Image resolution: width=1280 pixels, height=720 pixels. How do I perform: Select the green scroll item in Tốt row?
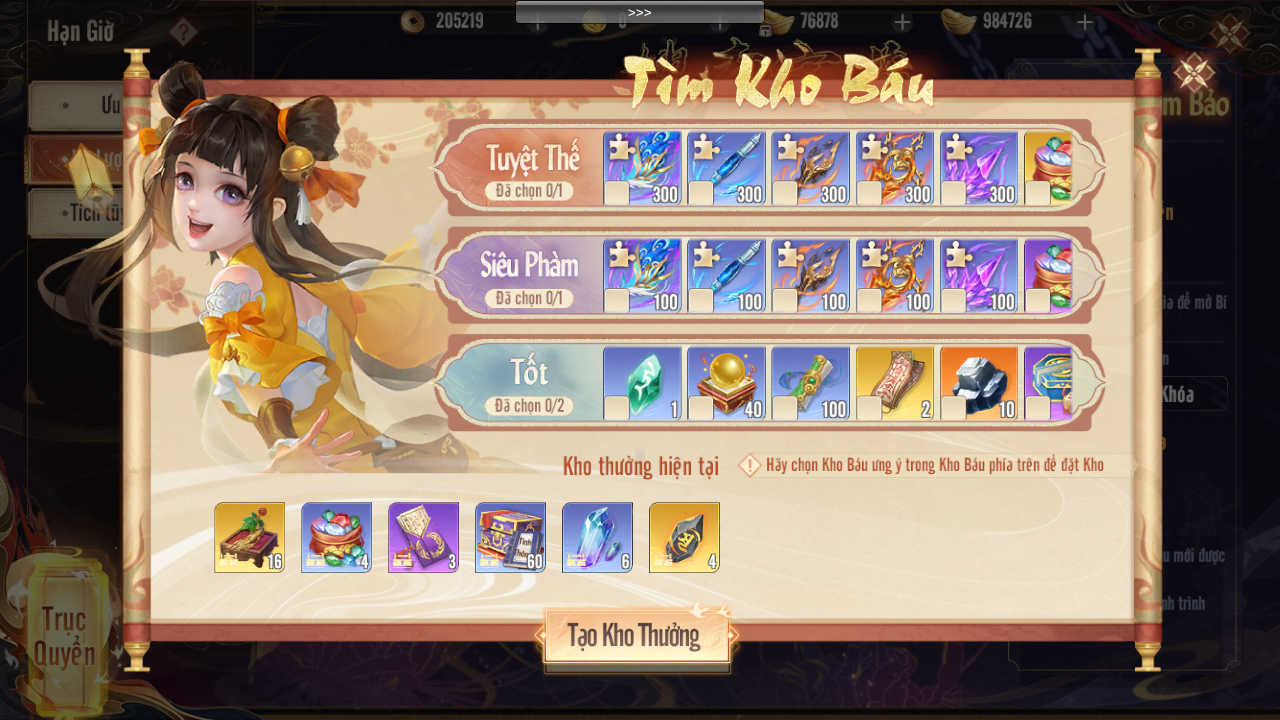tap(810, 383)
